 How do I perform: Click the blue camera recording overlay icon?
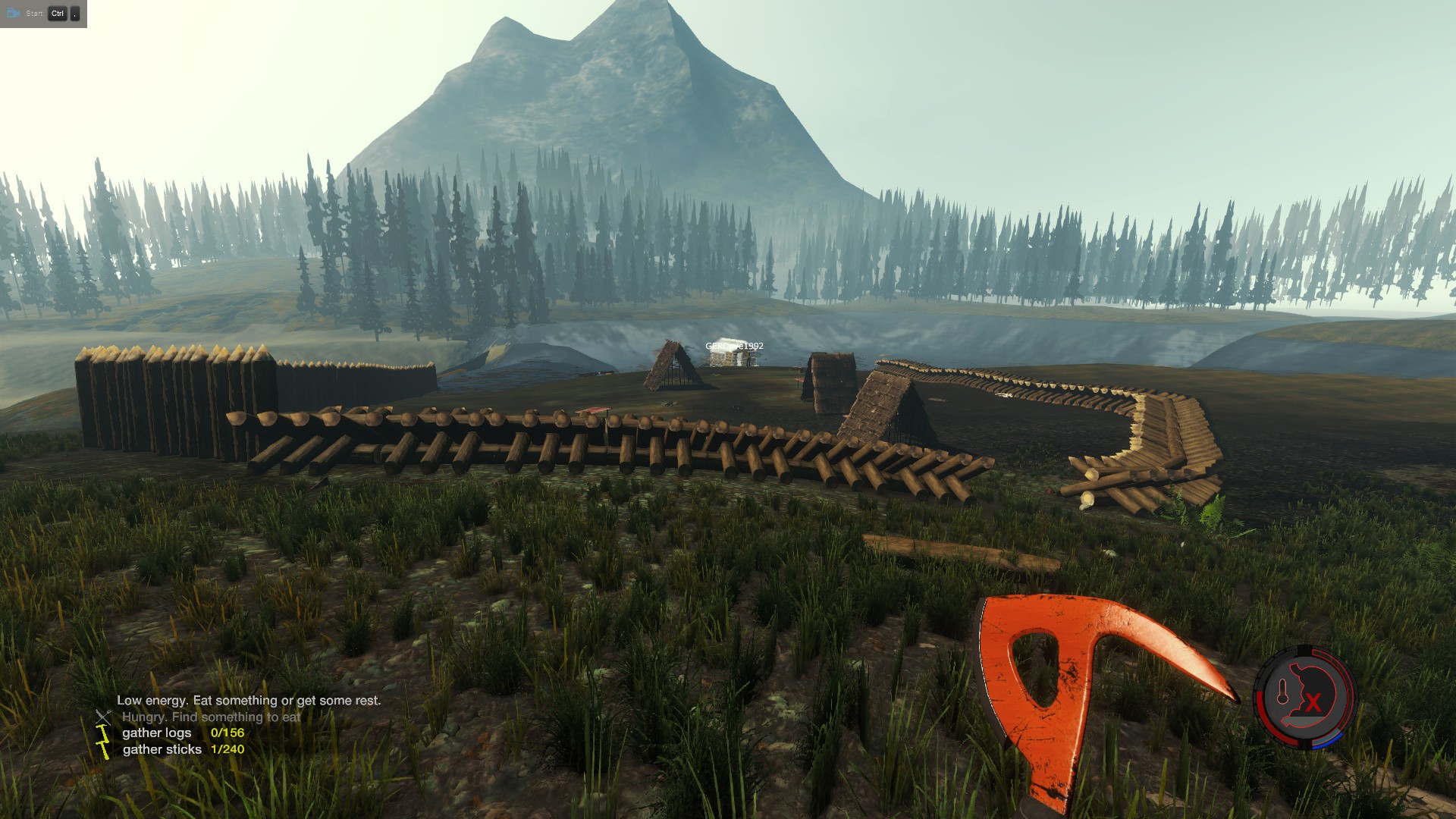13,13
